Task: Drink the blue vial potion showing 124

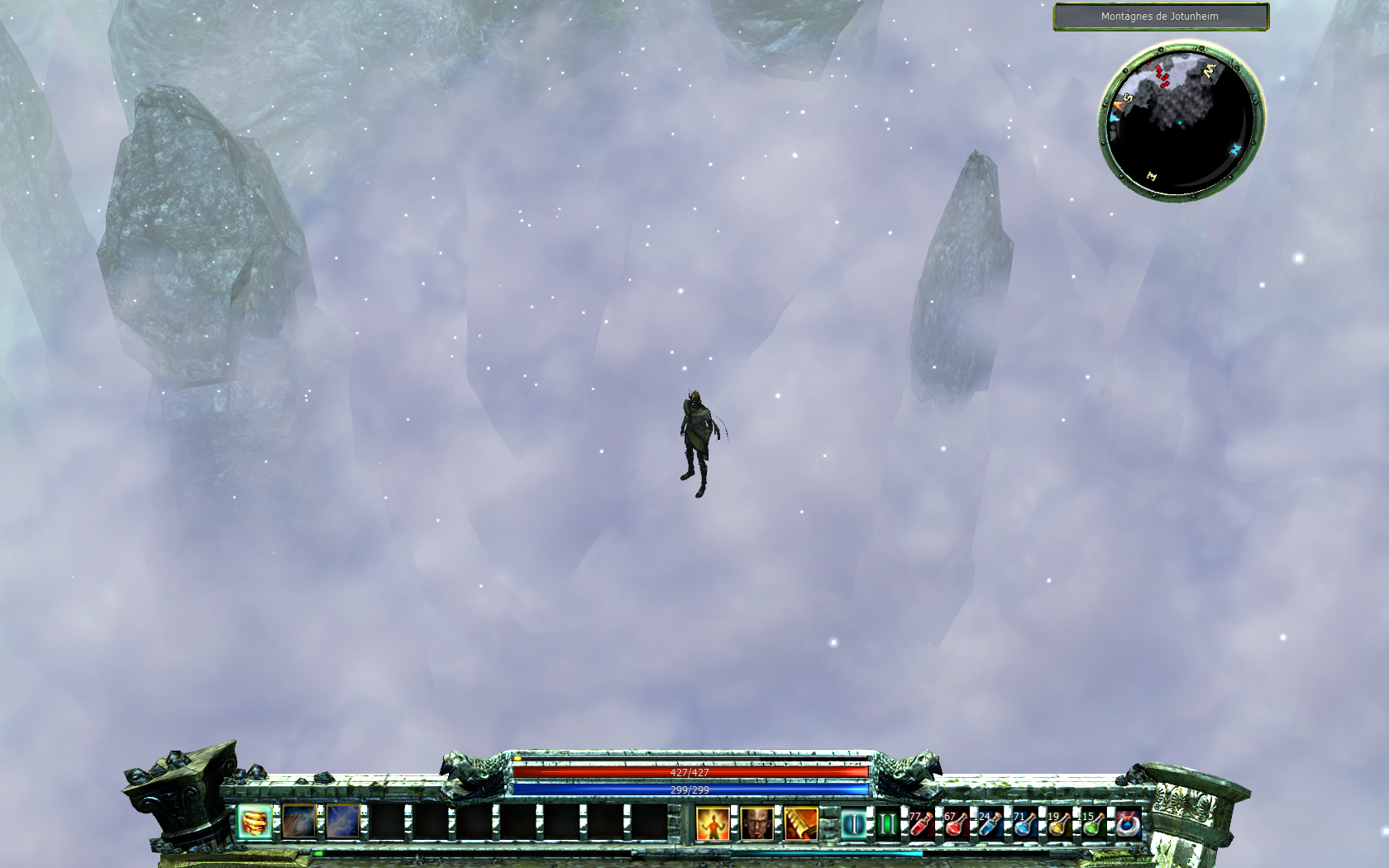Action: coord(990,824)
